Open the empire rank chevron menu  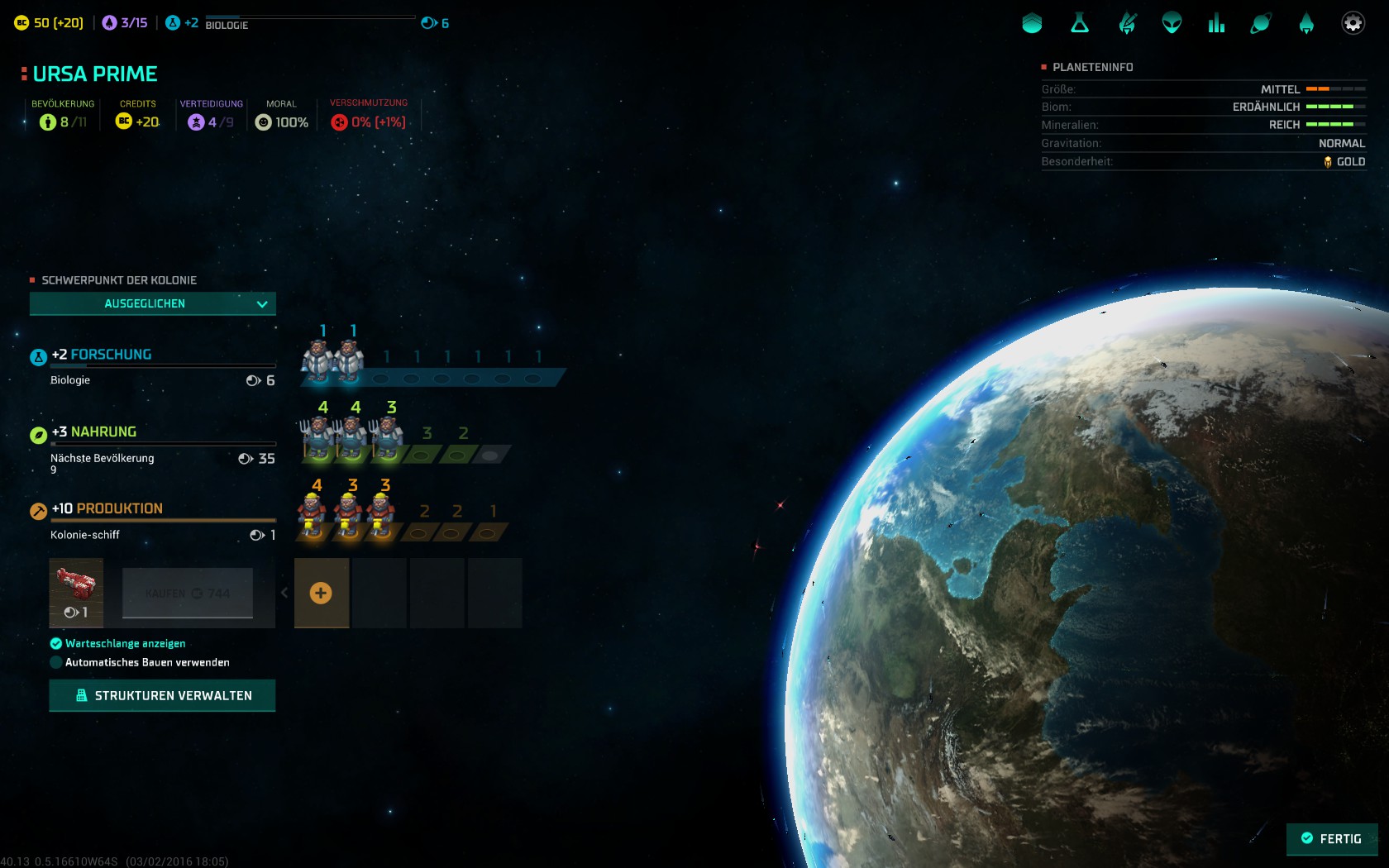tap(1032, 23)
